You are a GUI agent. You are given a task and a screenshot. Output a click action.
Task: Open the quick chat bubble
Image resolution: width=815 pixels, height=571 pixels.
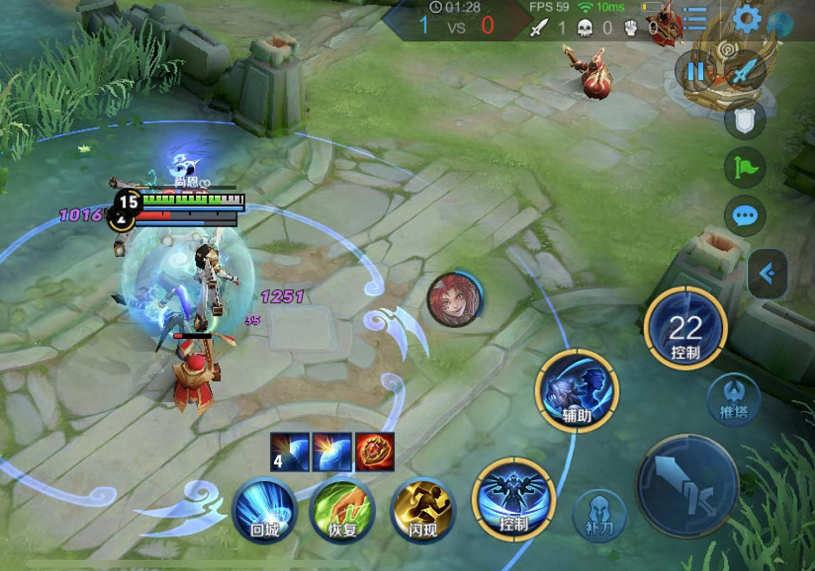[x=744, y=214]
